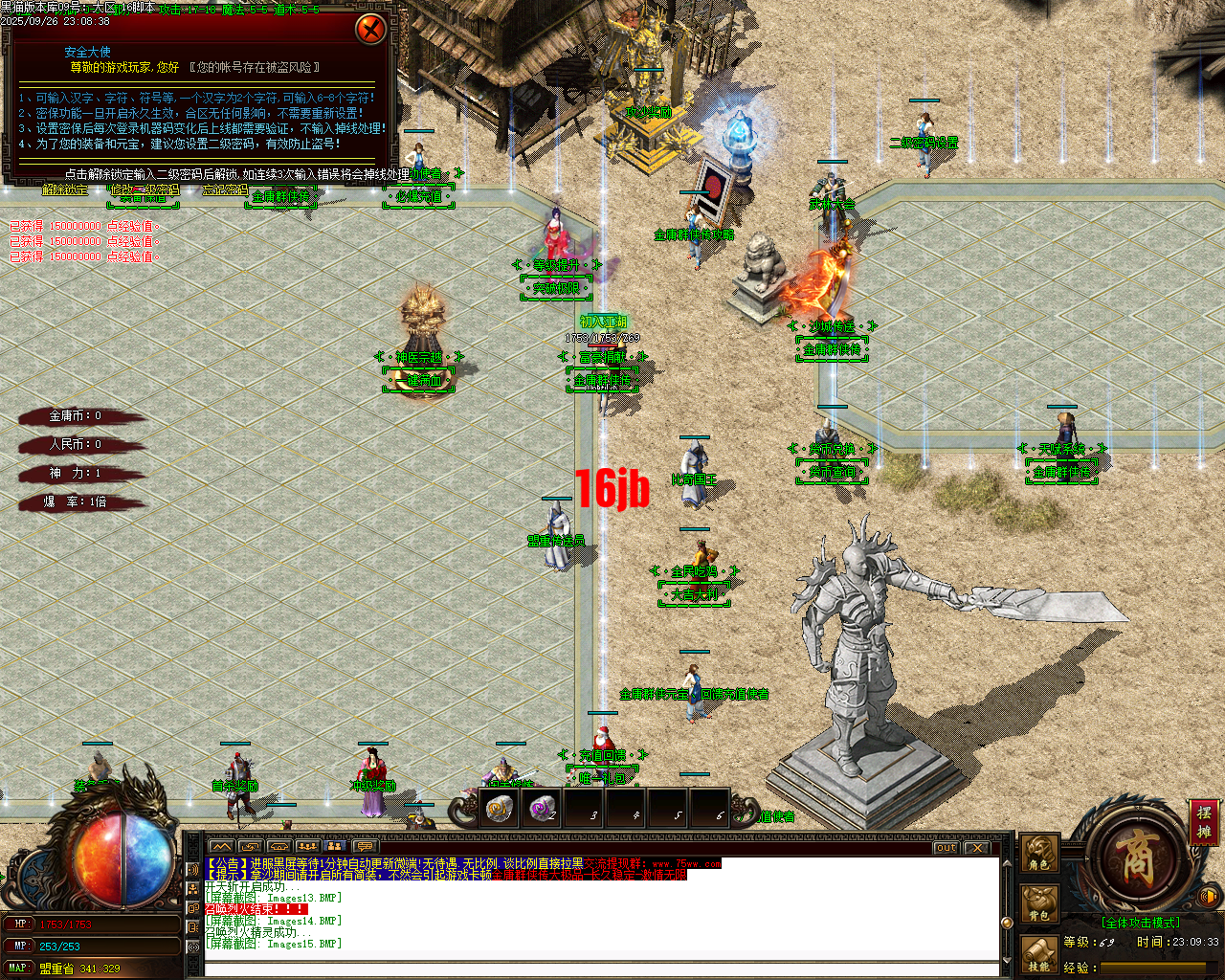
Task: Select the 解除锁定 option in the security dialog
Action: click(63, 191)
